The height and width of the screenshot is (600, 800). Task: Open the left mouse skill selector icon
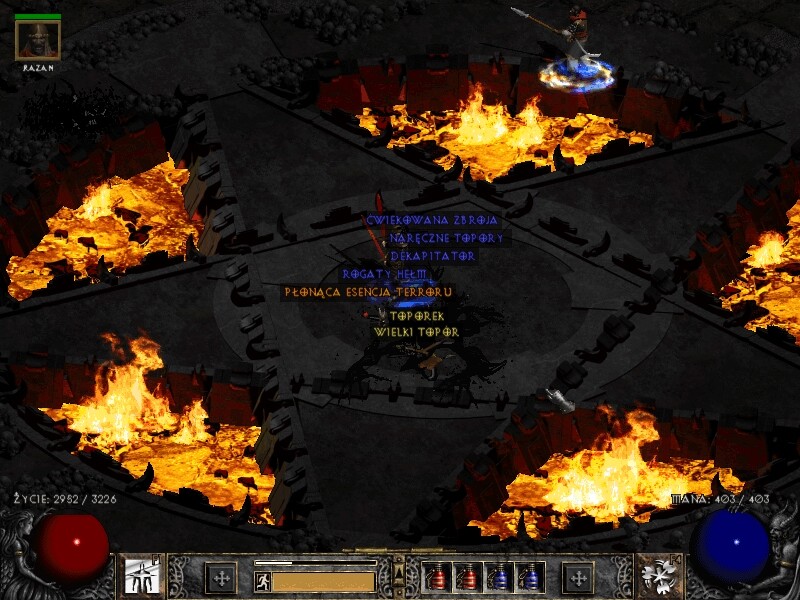[x=141, y=577]
